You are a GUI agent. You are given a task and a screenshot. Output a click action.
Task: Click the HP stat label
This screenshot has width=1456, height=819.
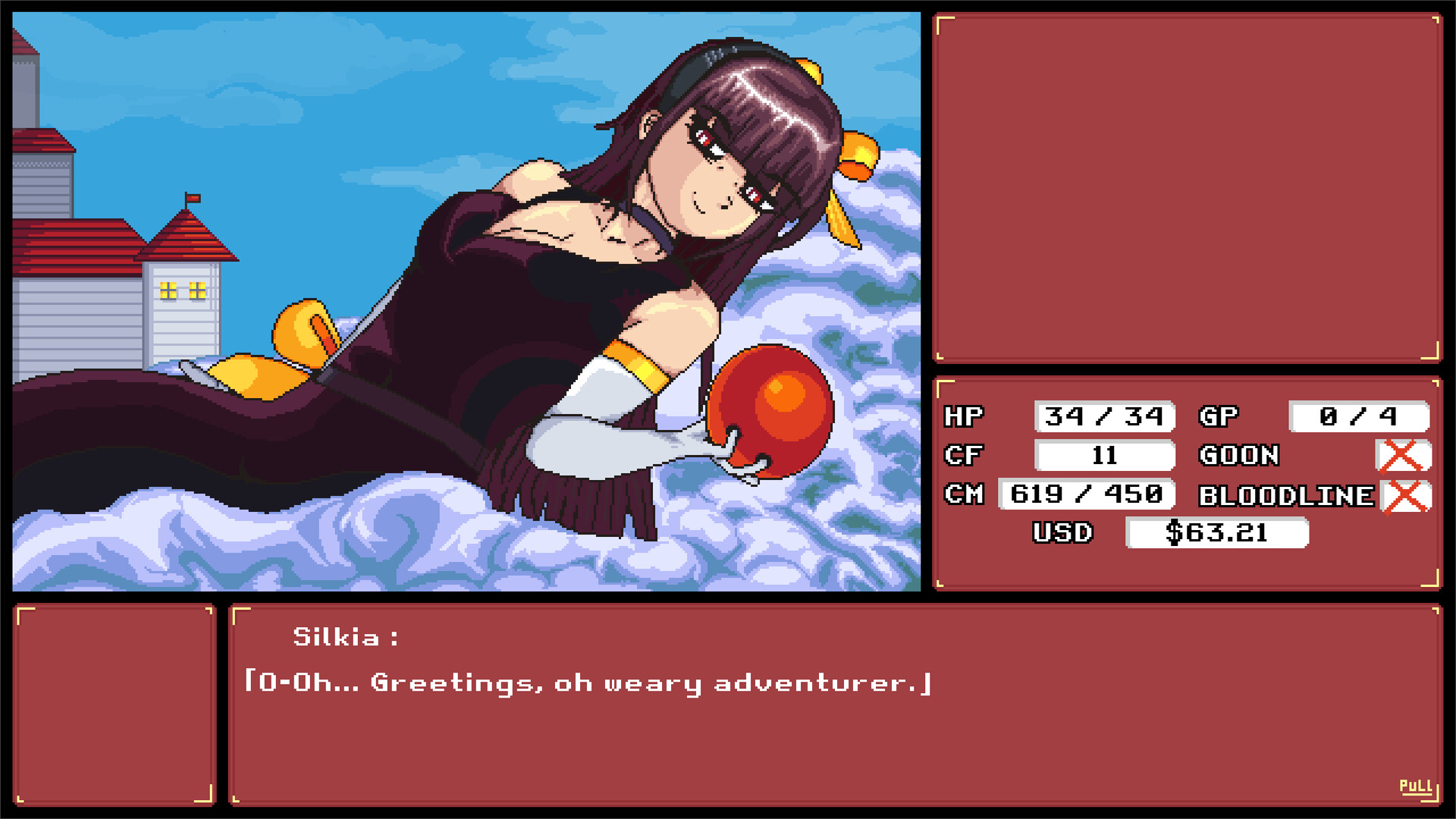pyautogui.click(x=963, y=416)
